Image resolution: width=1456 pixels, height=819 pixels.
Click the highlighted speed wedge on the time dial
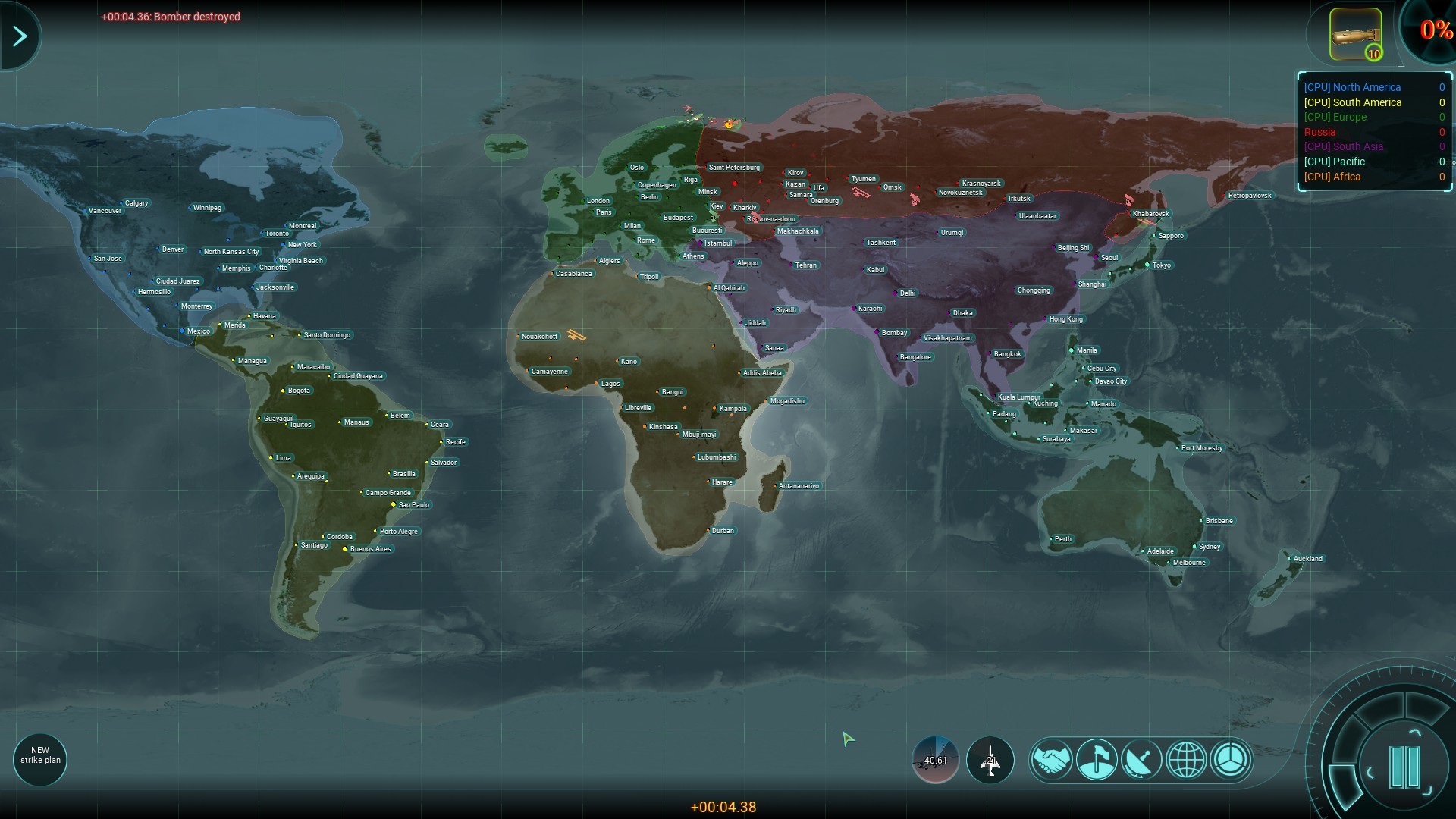[1345, 785]
